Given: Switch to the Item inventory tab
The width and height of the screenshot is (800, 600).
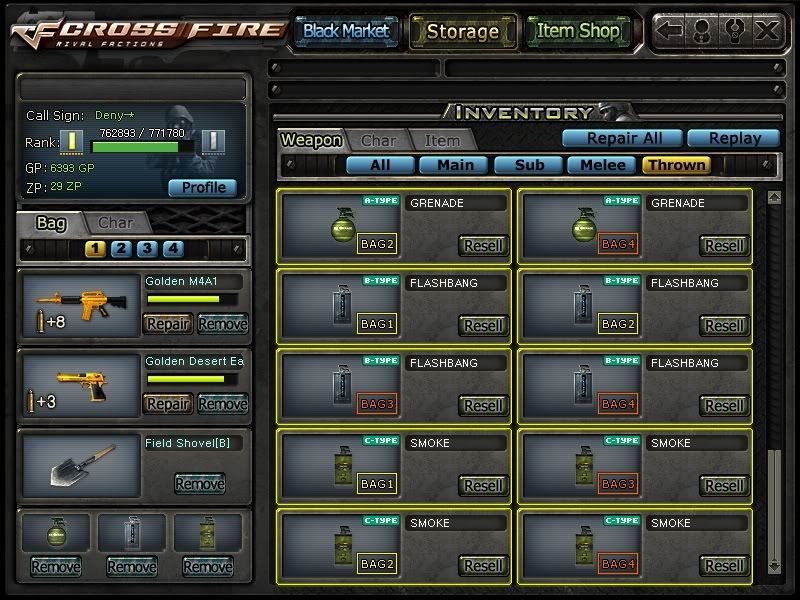Looking at the screenshot, I should tap(442, 141).
